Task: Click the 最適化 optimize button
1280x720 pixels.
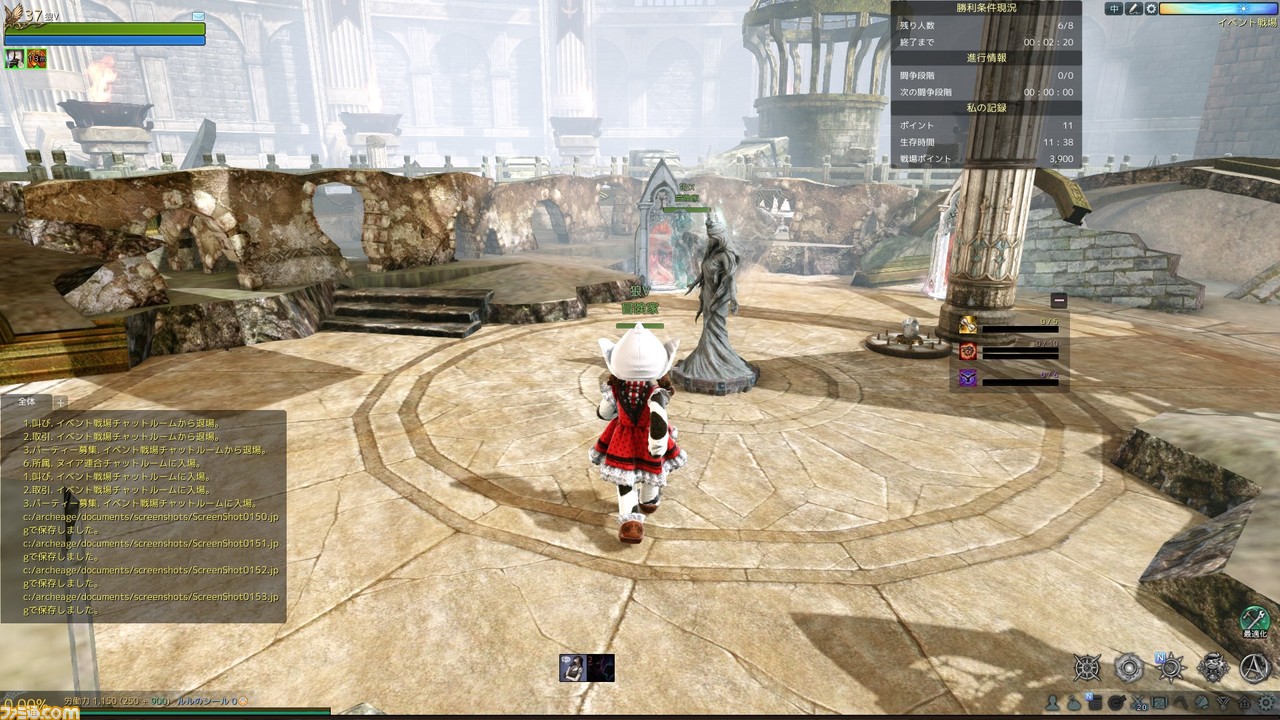Action: click(1255, 621)
